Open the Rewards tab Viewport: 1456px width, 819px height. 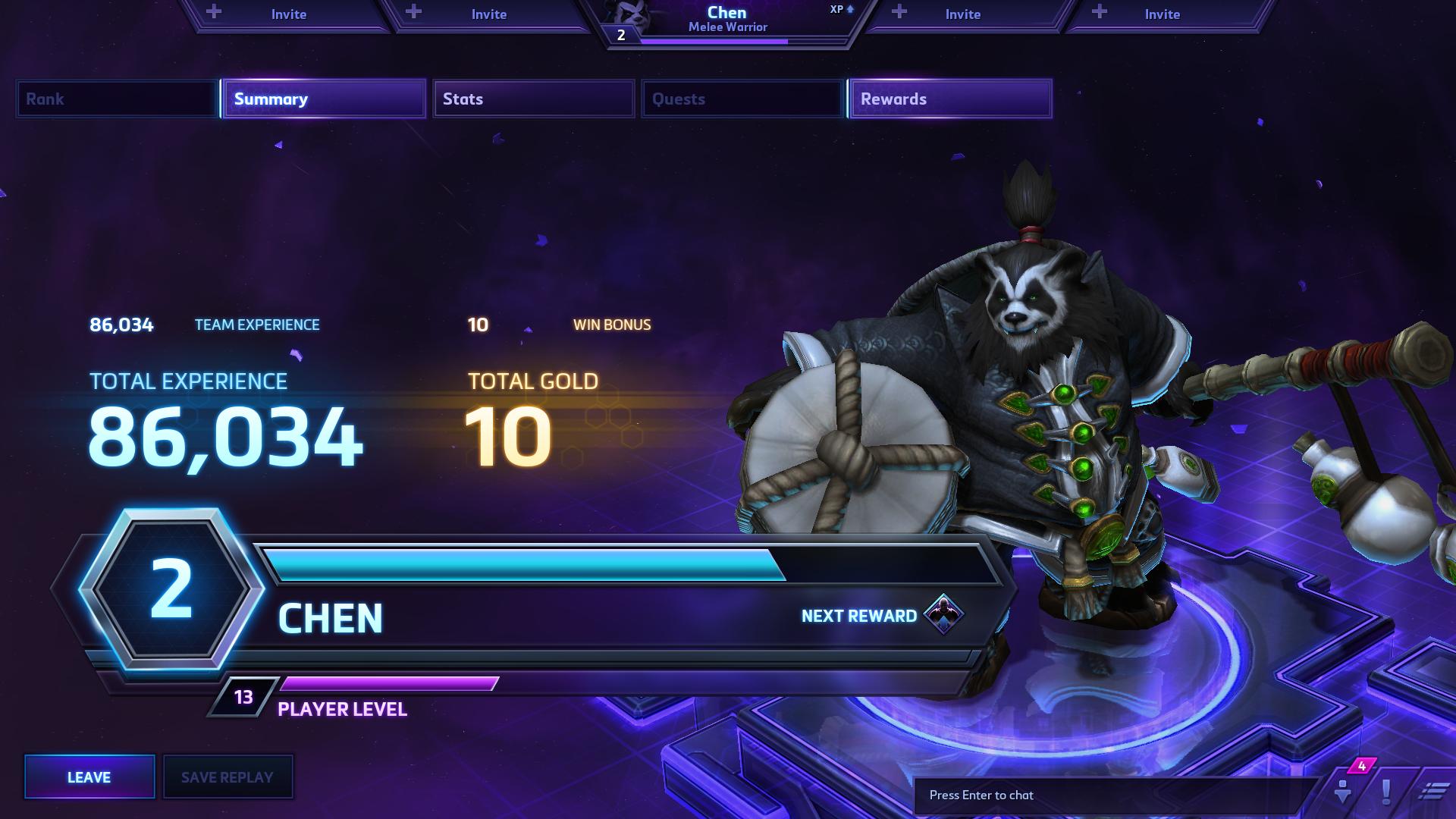click(x=950, y=99)
